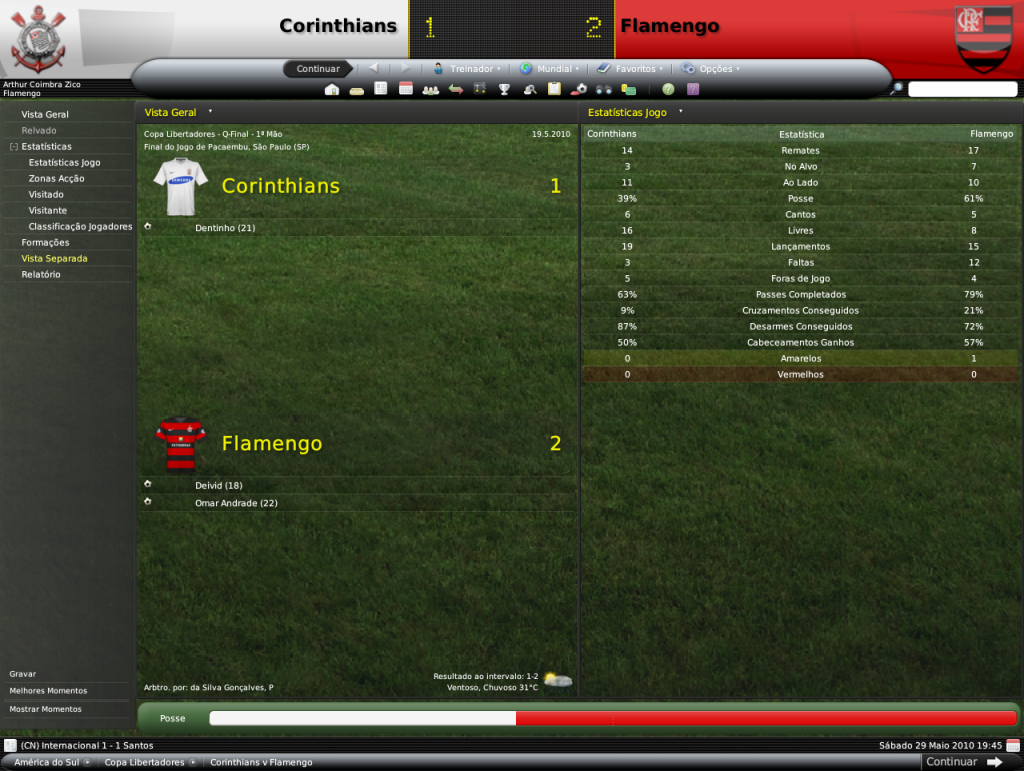
Task: Open the calendar icon in the toolbar
Action: pyautogui.click(x=406, y=89)
